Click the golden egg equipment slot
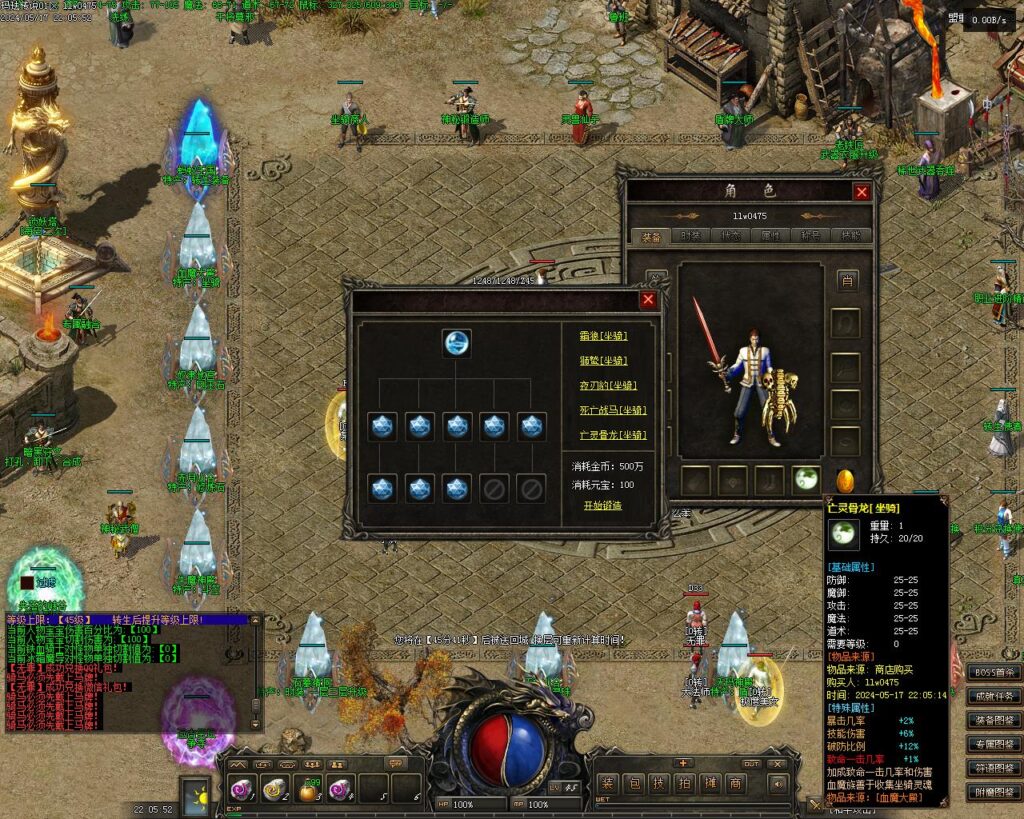This screenshot has height=819, width=1024. pyautogui.click(x=845, y=479)
